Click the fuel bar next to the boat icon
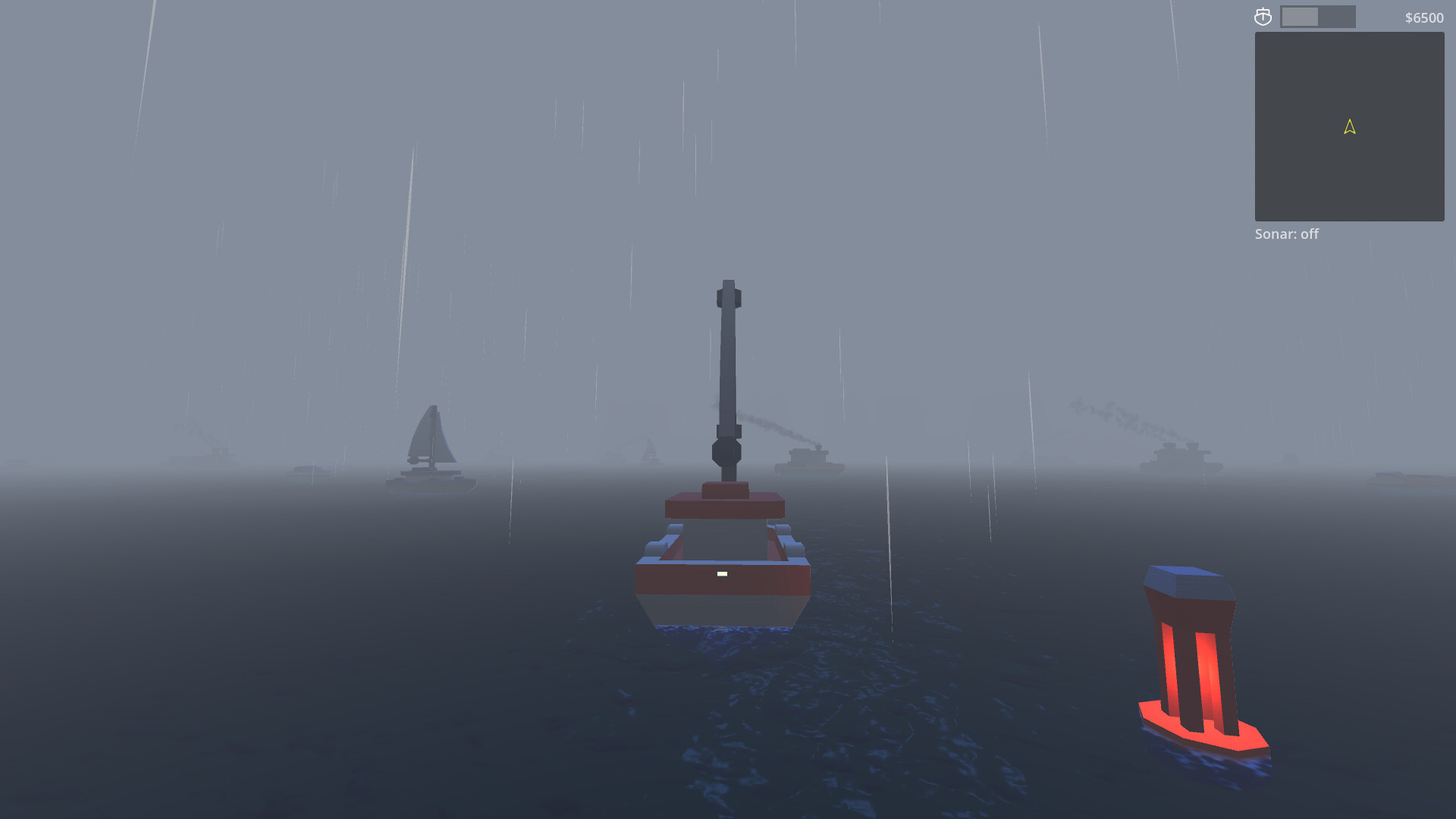This screenshot has height=819, width=1456. point(1316,15)
